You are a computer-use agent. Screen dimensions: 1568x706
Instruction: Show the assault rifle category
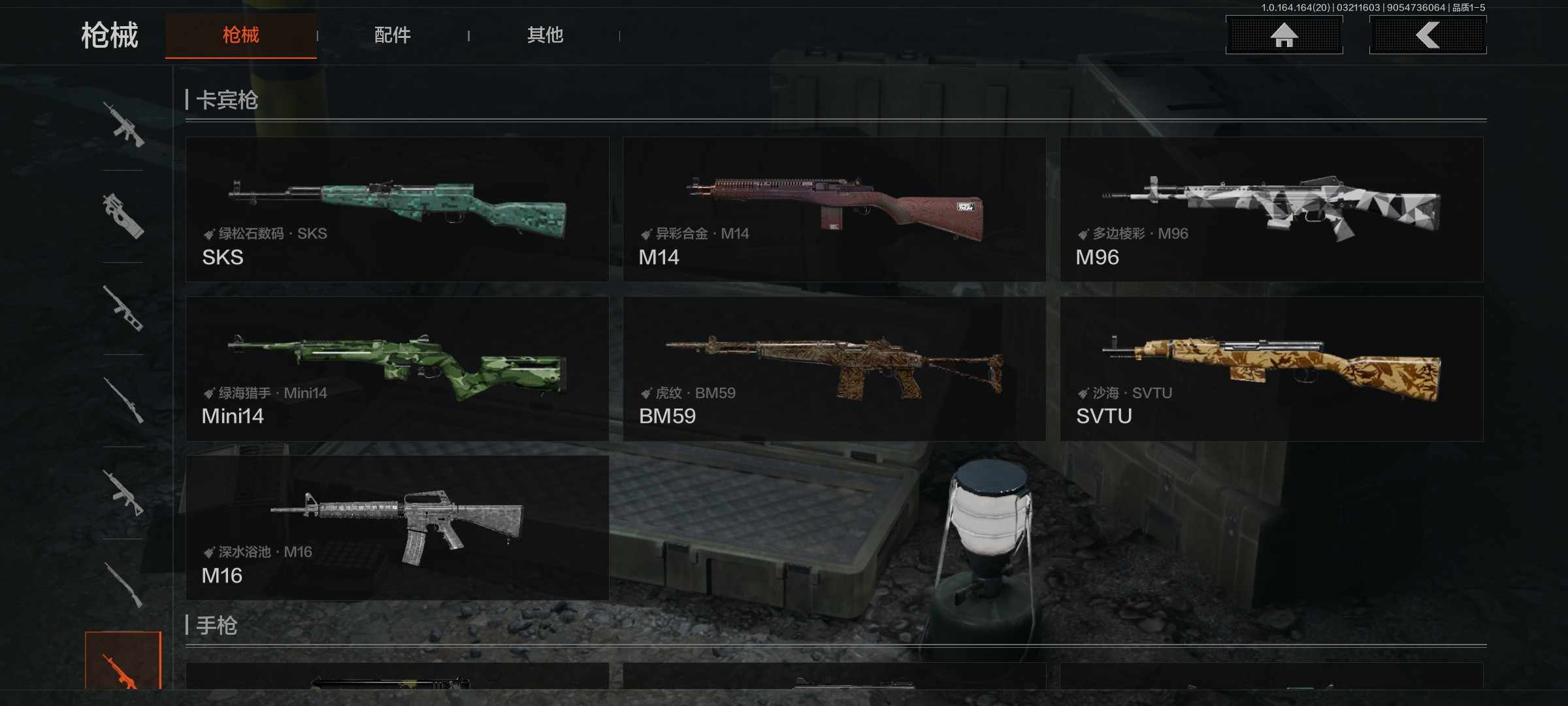pyautogui.click(x=123, y=124)
